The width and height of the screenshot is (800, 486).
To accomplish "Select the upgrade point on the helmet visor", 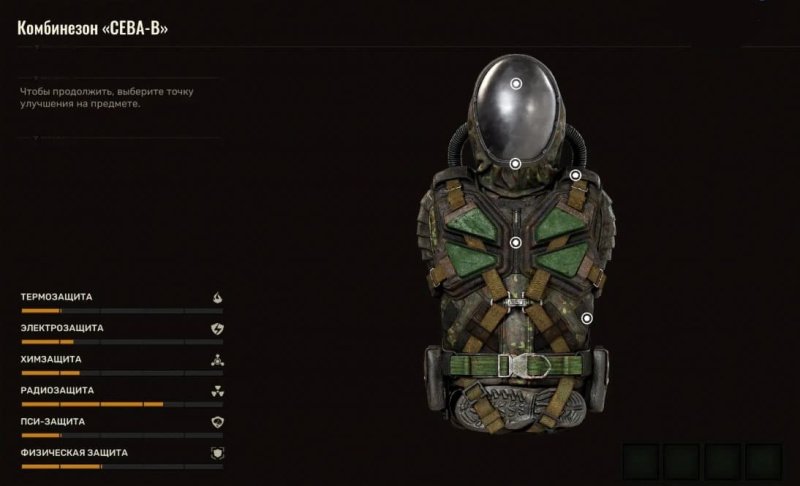I will coord(516,85).
